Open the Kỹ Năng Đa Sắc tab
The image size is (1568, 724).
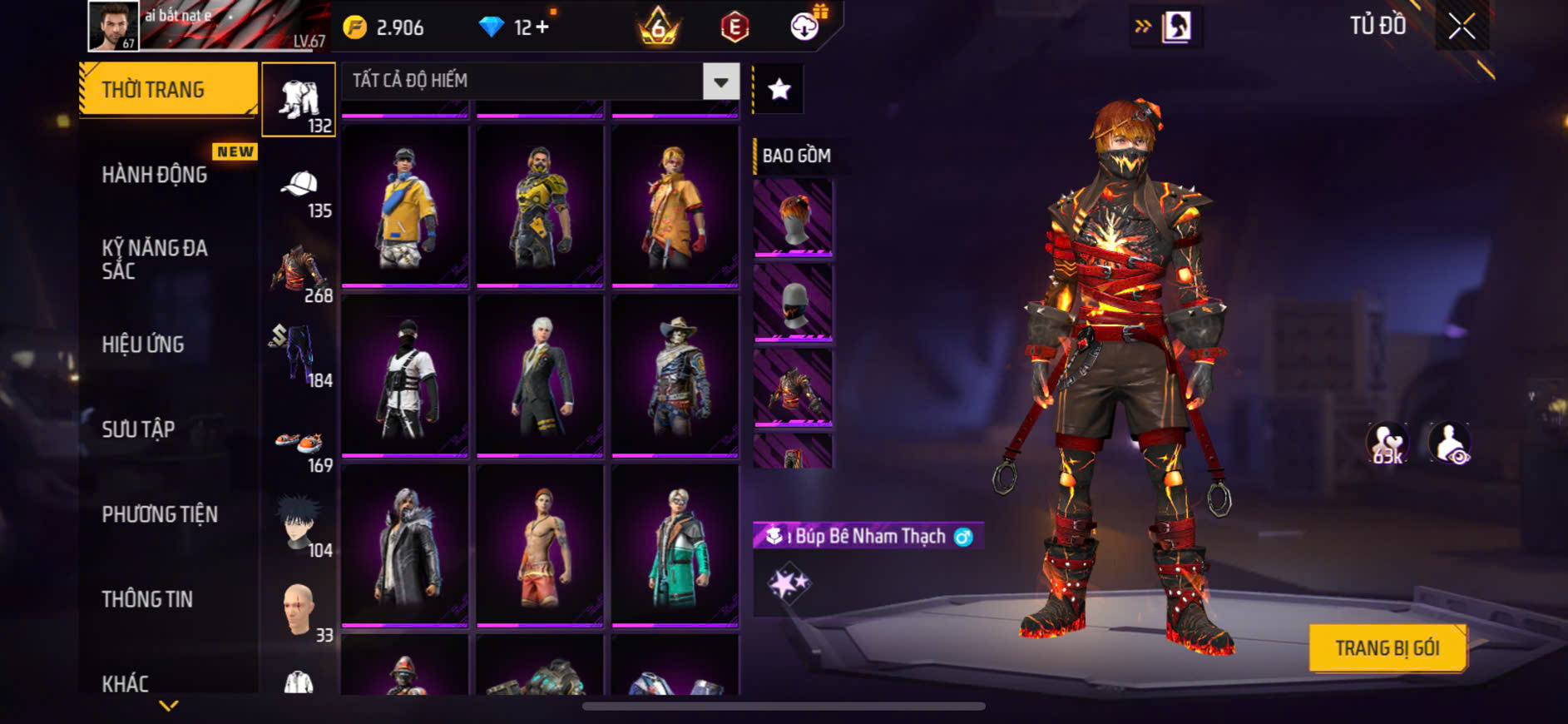click(x=155, y=259)
